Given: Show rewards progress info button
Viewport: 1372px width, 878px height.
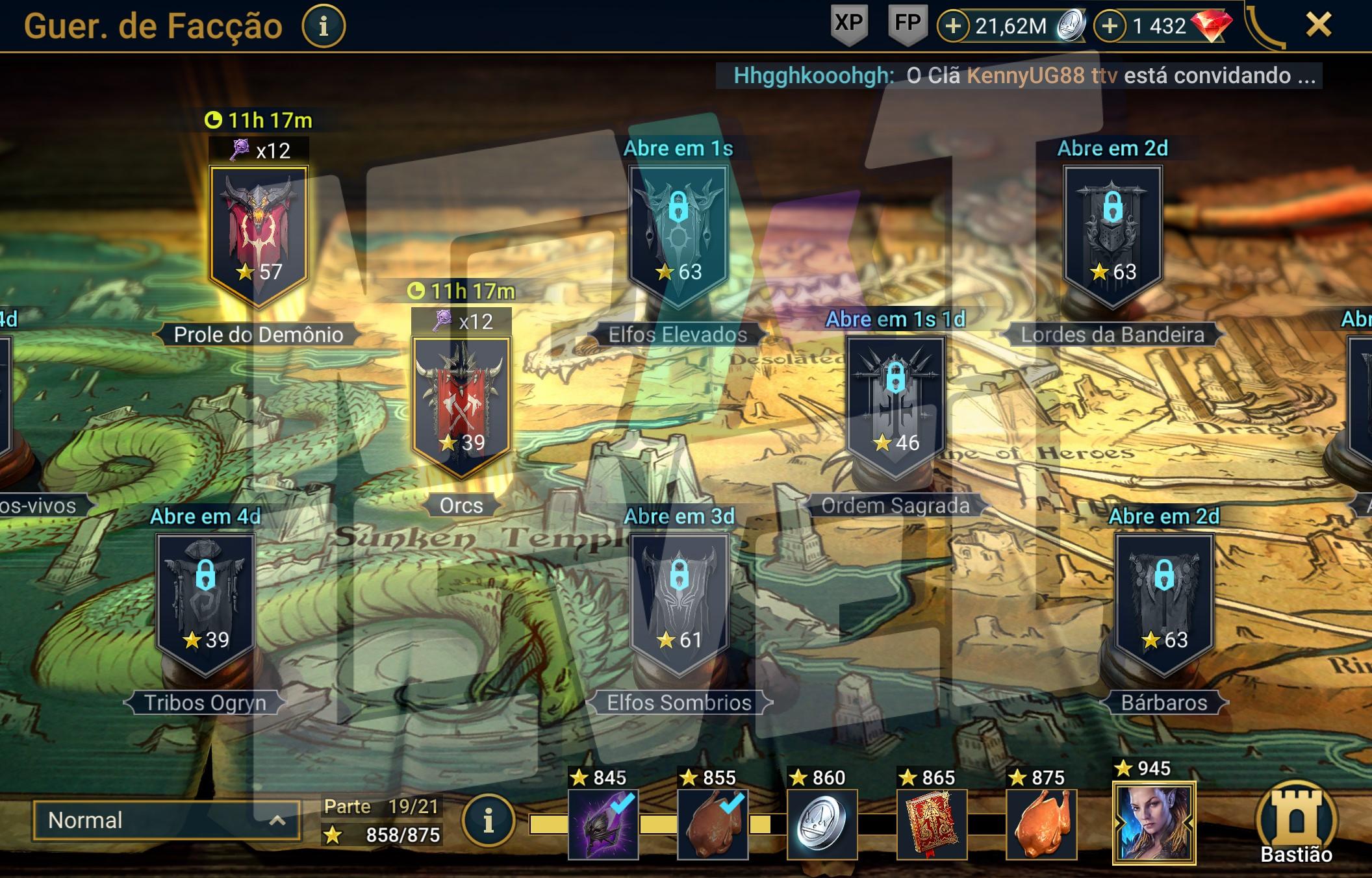Looking at the screenshot, I should (489, 822).
